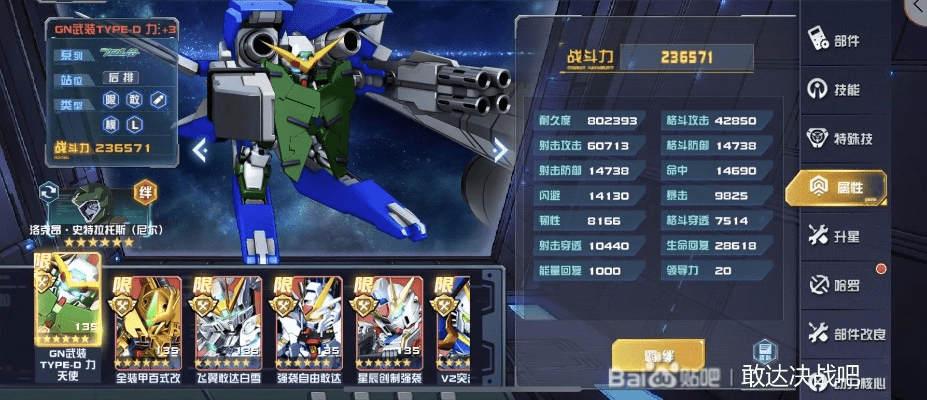This screenshot has width=927, height=400.
Task: Show the next mech with the right arrow
Action: pyautogui.click(x=500, y=151)
